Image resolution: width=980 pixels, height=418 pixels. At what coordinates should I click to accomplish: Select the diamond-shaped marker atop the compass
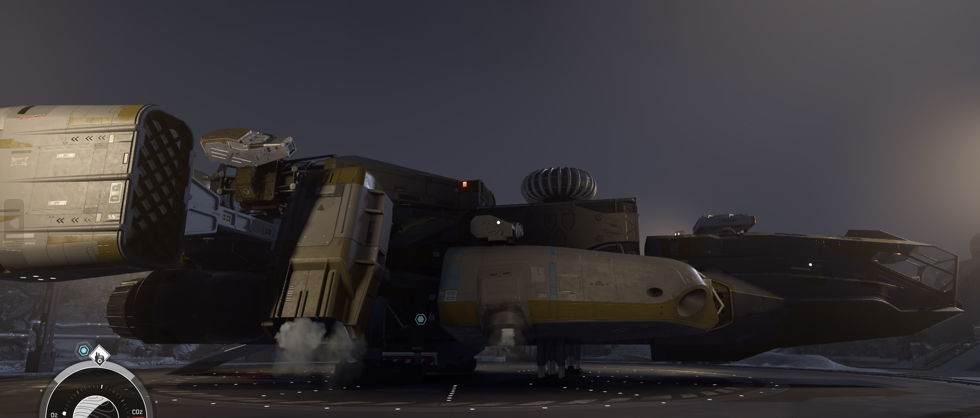(99, 356)
